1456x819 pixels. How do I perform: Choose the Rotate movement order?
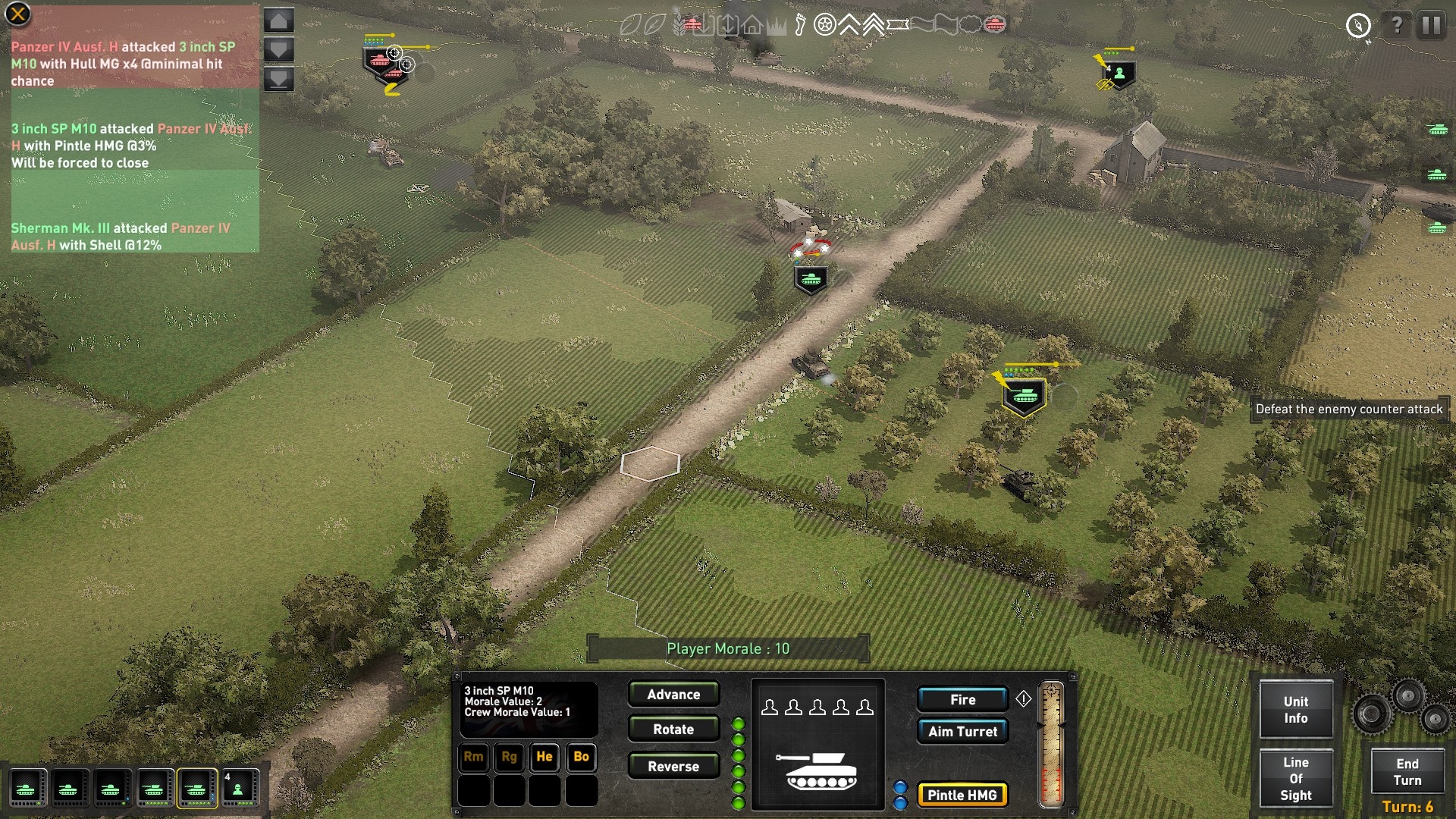[673, 730]
